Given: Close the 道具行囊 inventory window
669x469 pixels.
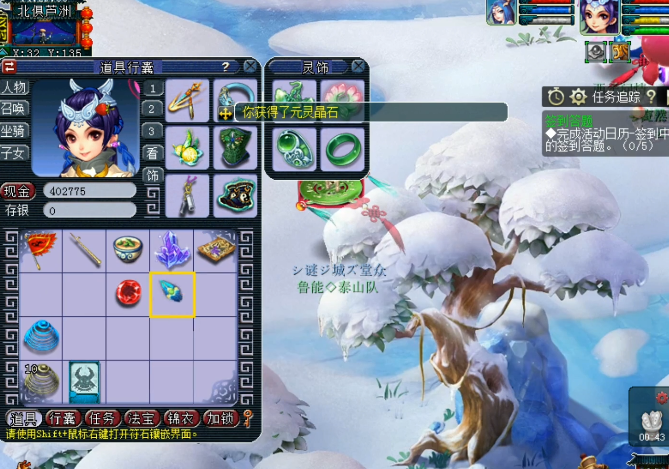Looking at the screenshot, I should point(249,66).
